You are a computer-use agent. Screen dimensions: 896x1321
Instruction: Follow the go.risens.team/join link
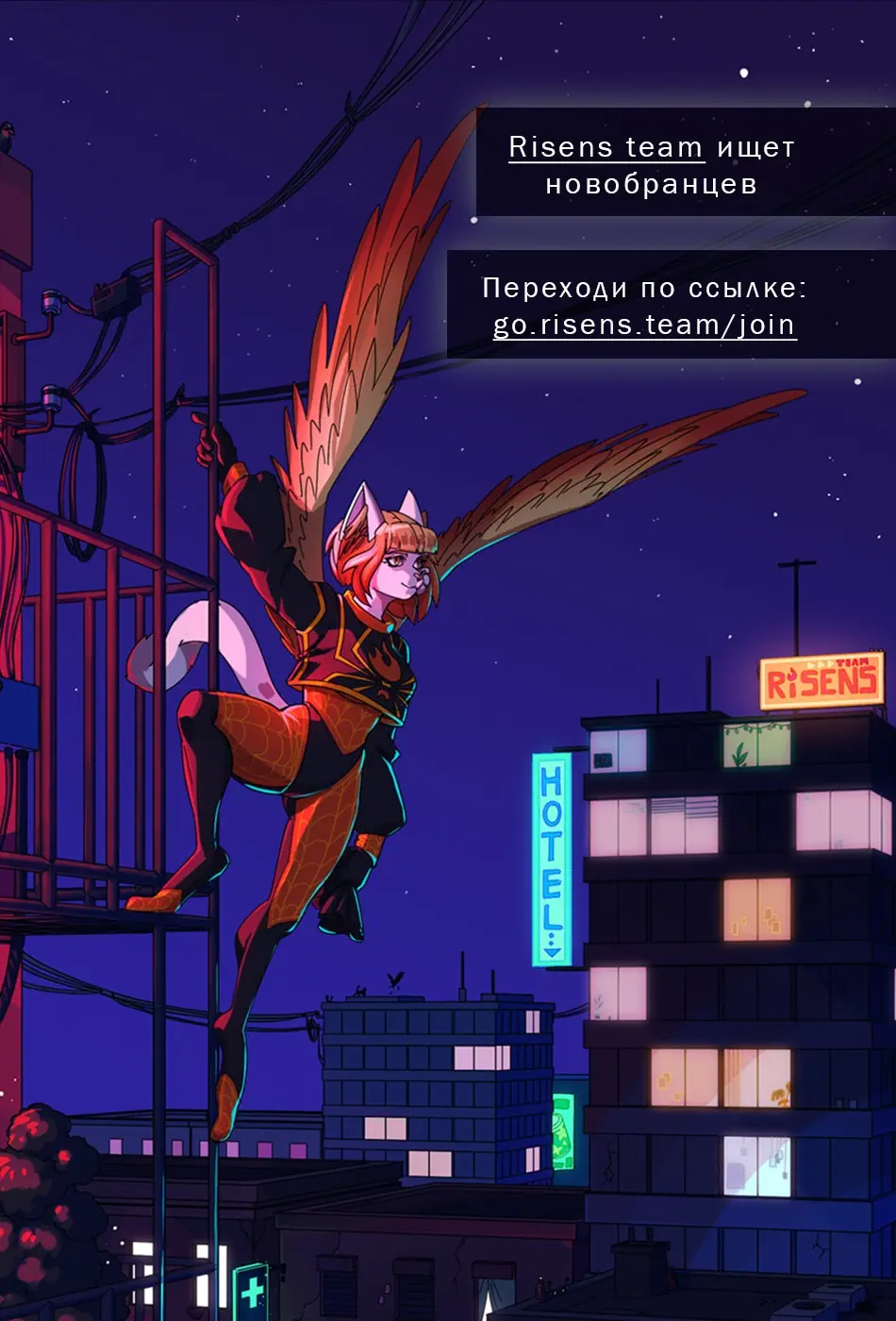644,325
